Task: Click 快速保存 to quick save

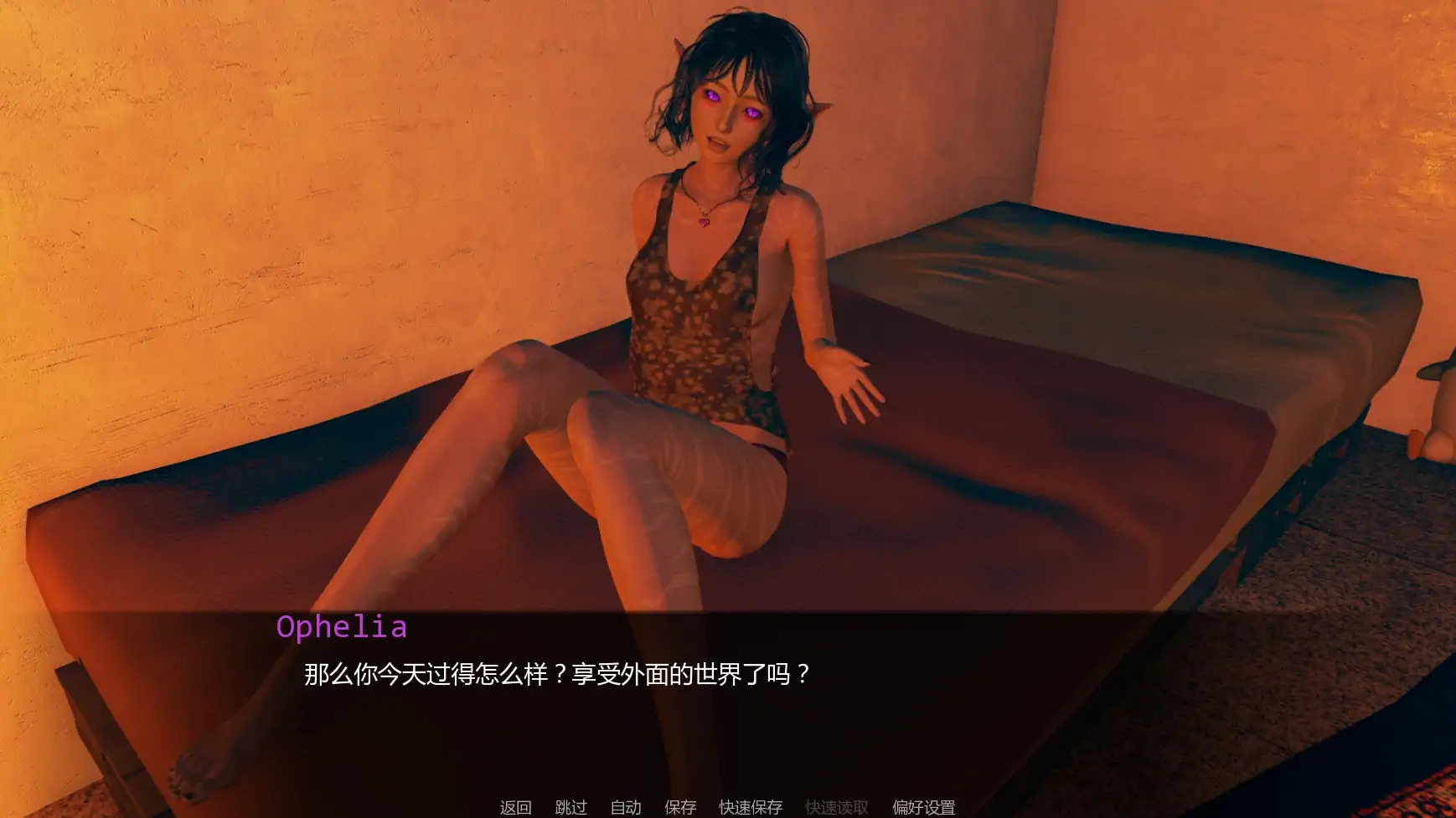Action: [x=748, y=808]
